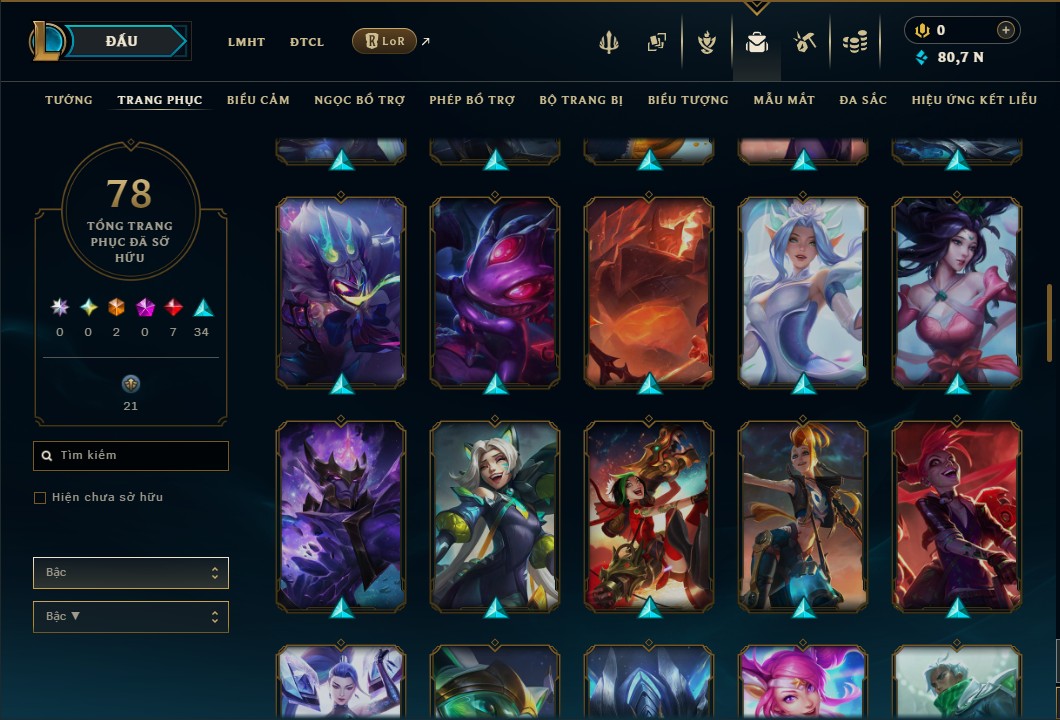
Task: Open the BIỂU CẢM tab
Action: (x=258, y=100)
